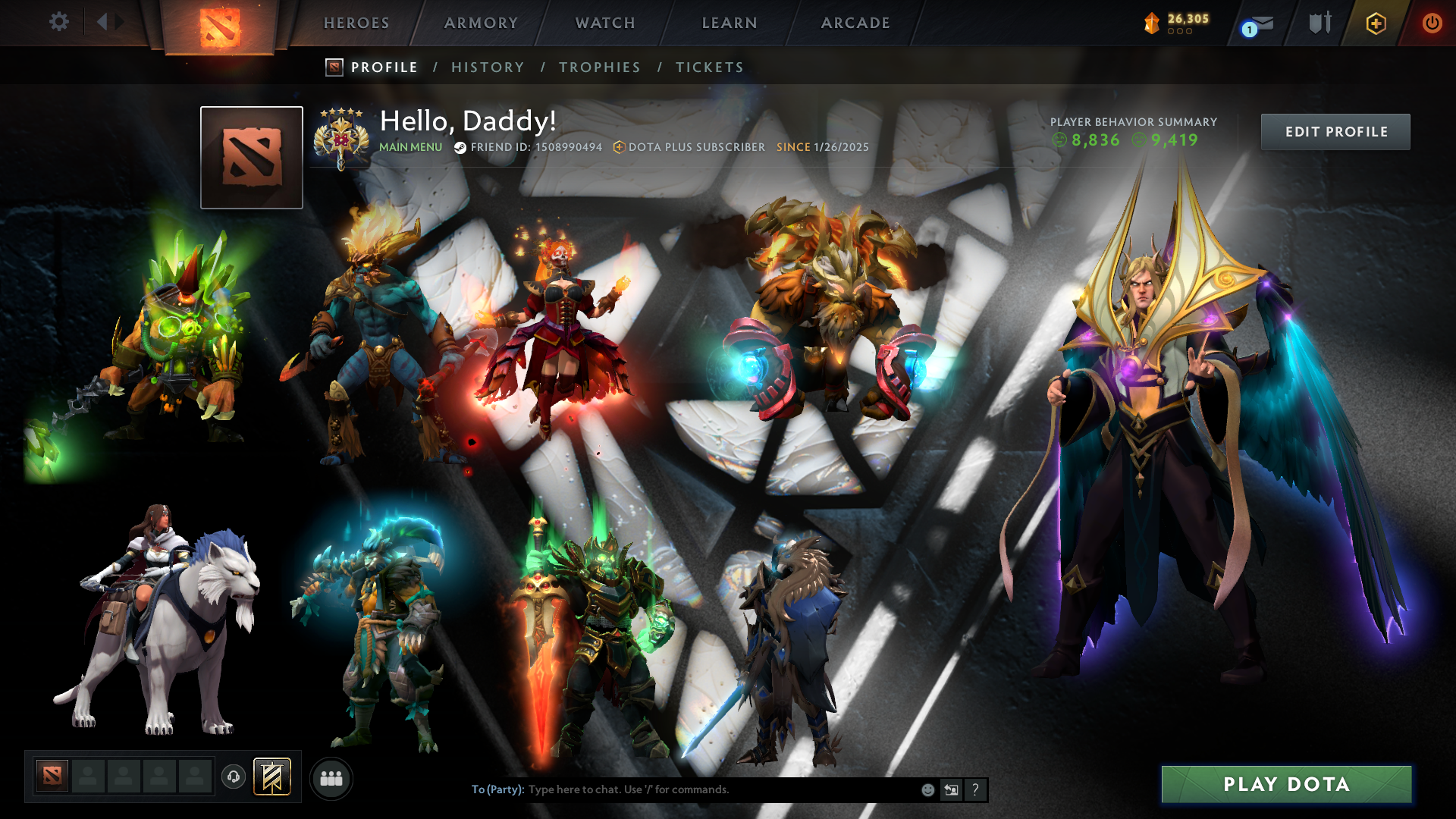This screenshot has height=819, width=1456.
Task: Open the Heroes menu
Action: click(x=356, y=23)
